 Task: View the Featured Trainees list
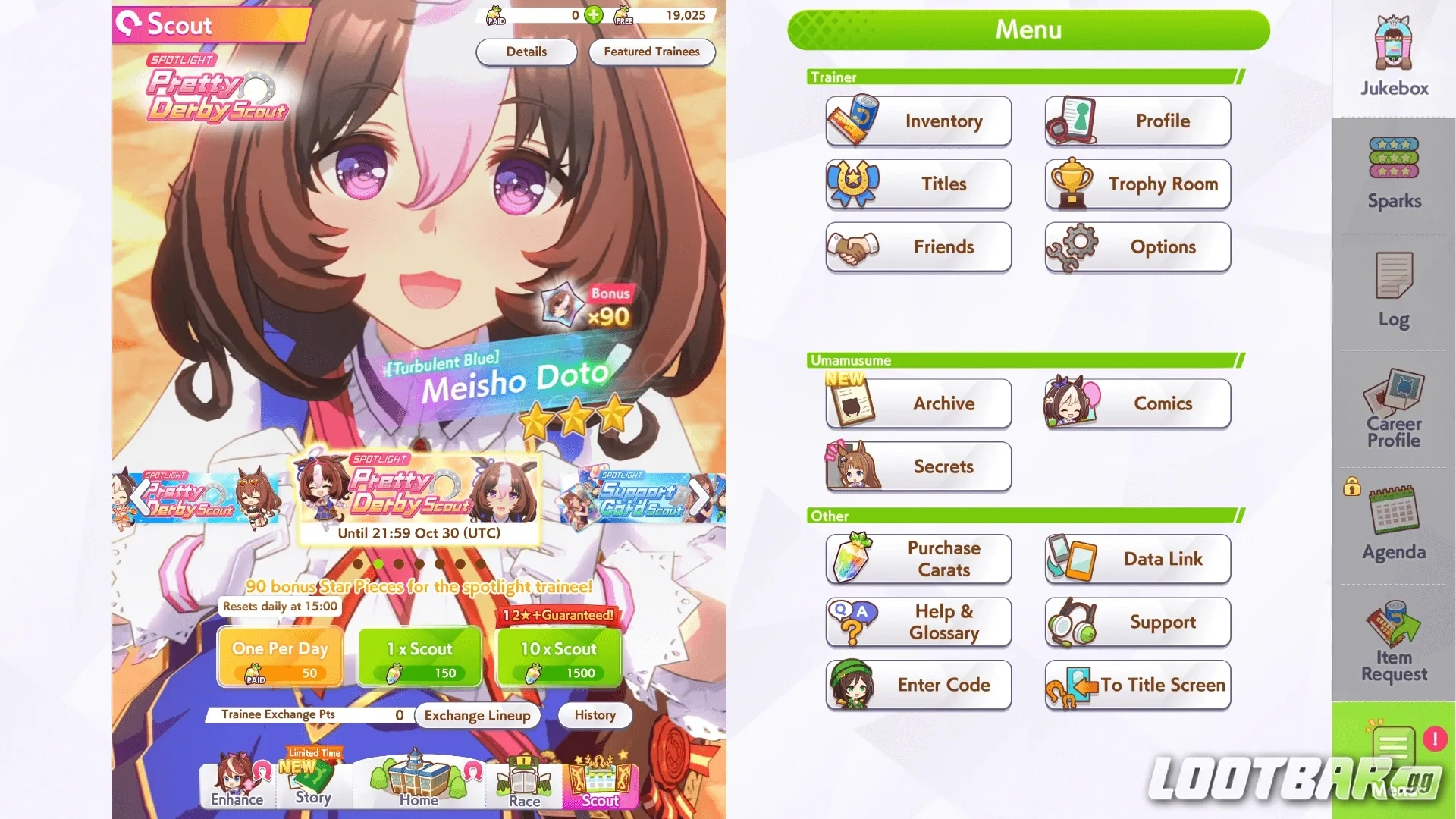(651, 52)
